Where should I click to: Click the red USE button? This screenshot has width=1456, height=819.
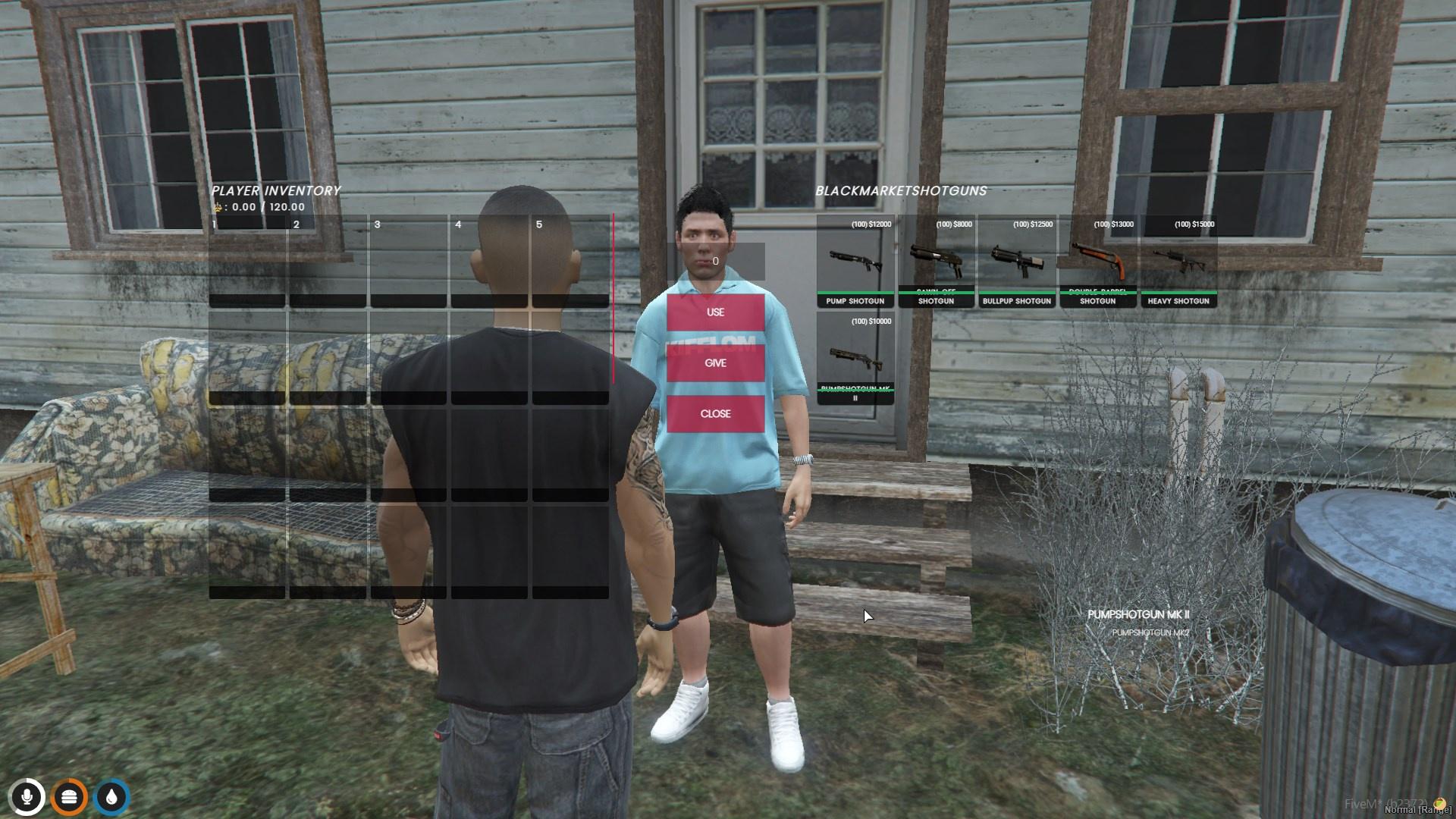[x=715, y=312]
